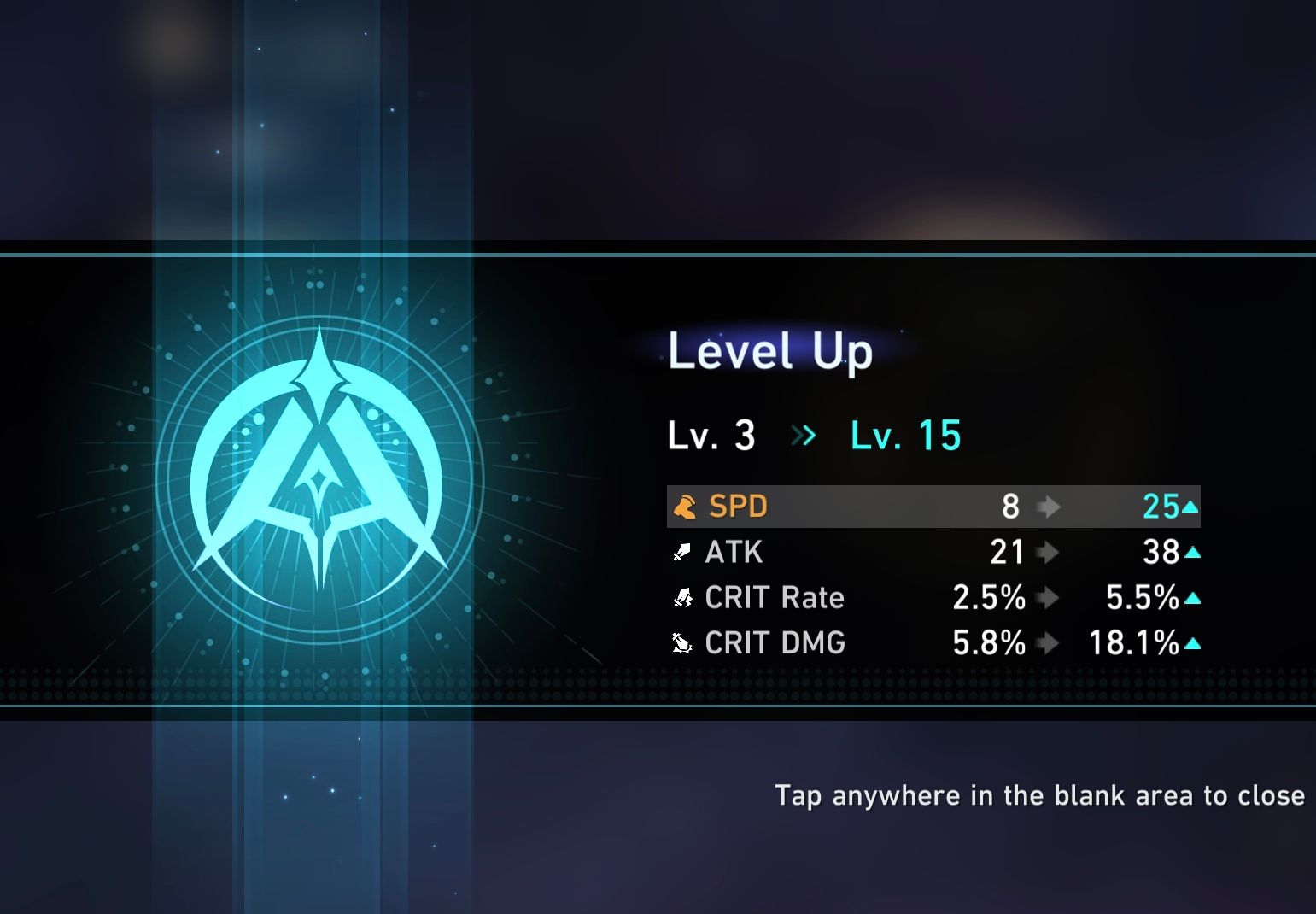Click the gray arrow in the SPD row
The image size is (1316, 914).
pyautogui.click(x=1049, y=506)
